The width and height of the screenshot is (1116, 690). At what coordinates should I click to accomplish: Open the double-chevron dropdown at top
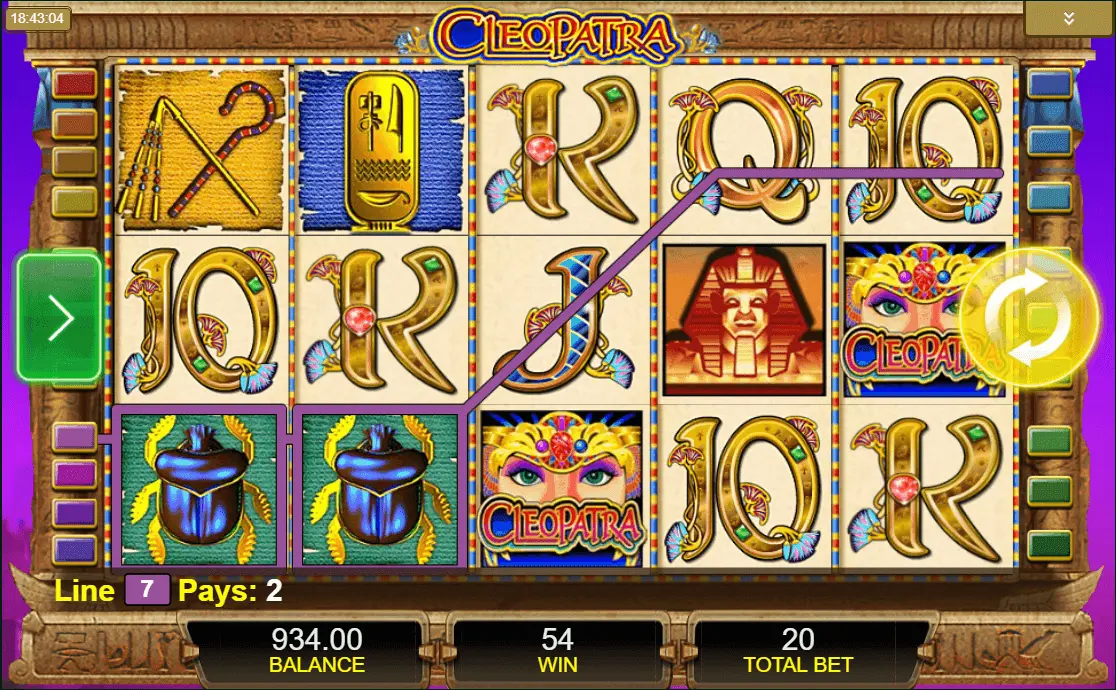[x=1068, y=19]
